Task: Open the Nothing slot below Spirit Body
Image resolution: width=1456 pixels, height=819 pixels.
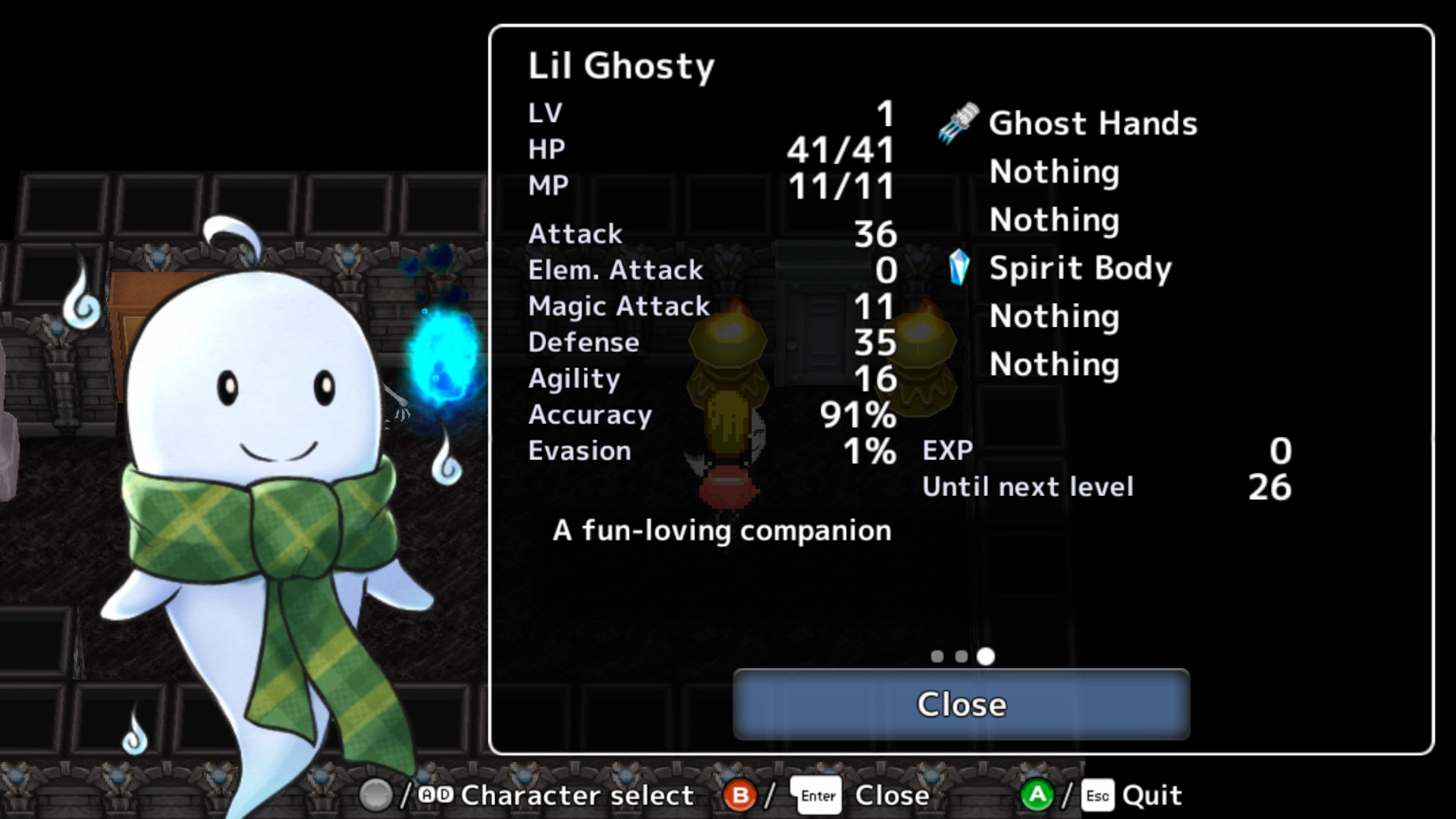Action: click(1054, 316)
